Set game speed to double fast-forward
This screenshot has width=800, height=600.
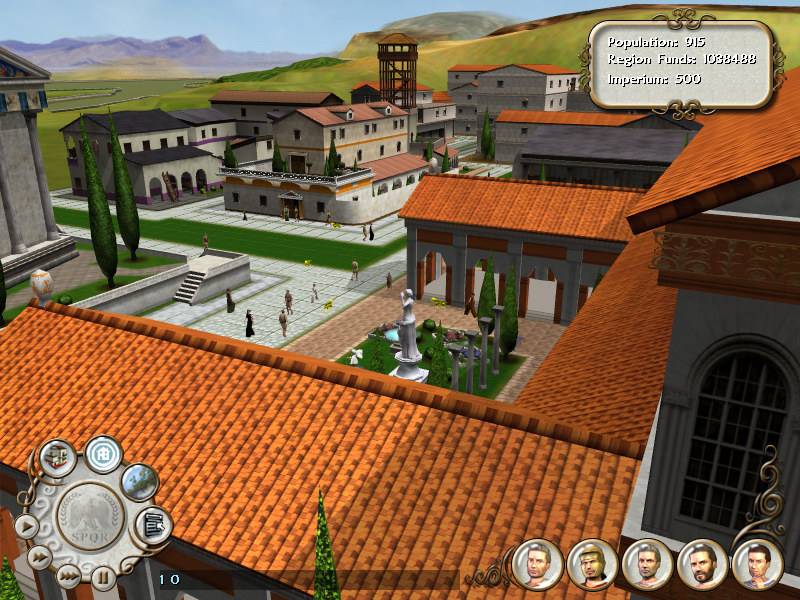click(x=39, y=556)
